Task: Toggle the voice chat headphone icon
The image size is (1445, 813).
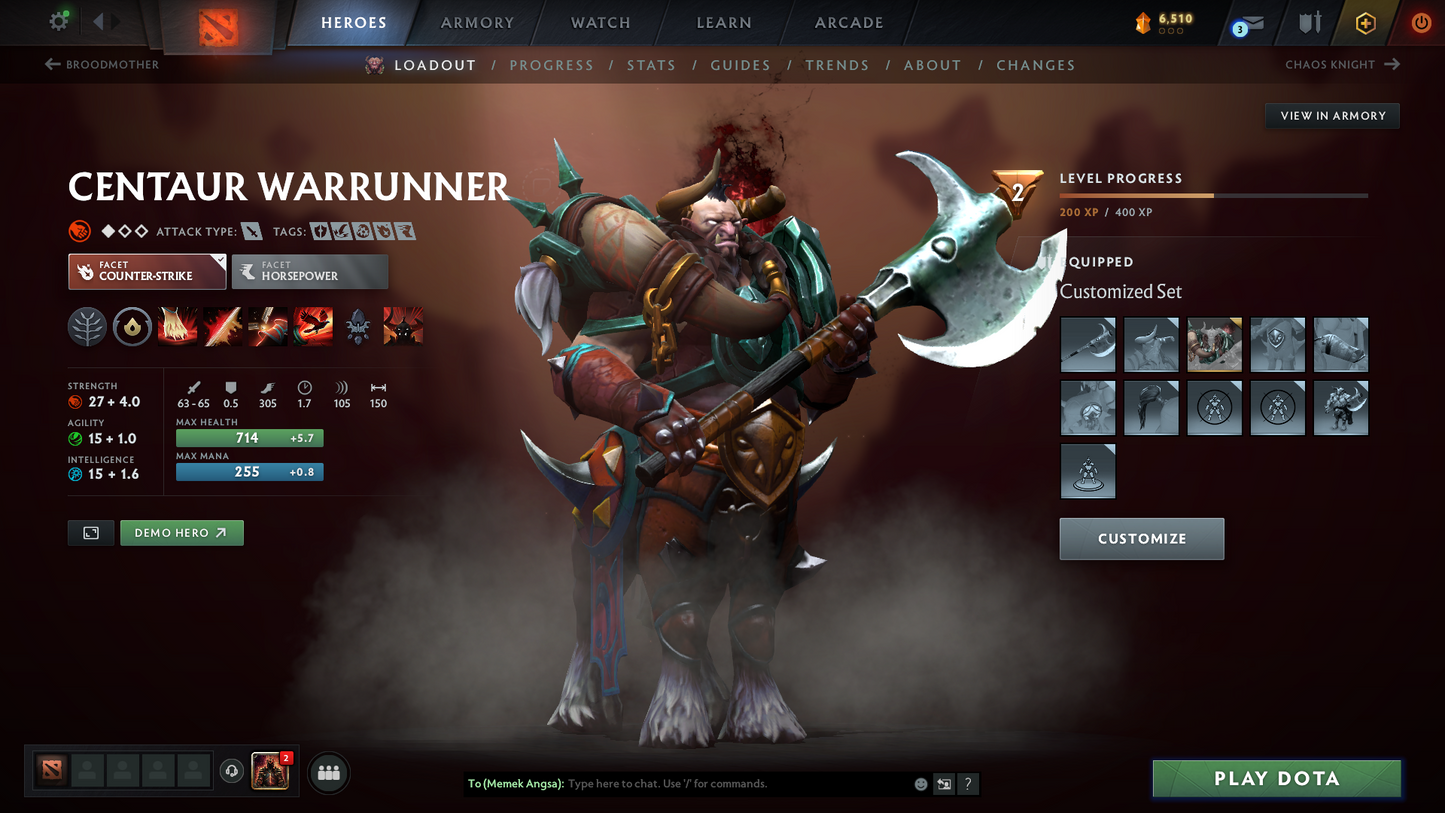Action: [231, 770]
